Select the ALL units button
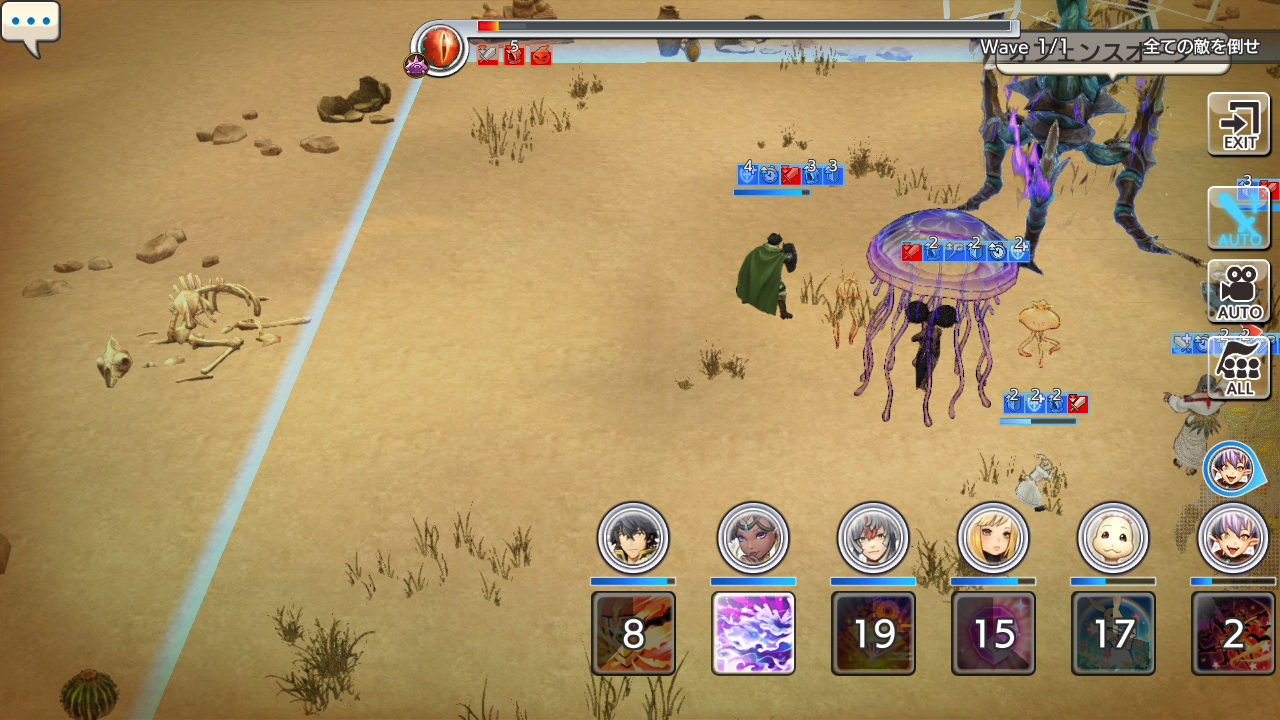 click(x=1239, y=368)
